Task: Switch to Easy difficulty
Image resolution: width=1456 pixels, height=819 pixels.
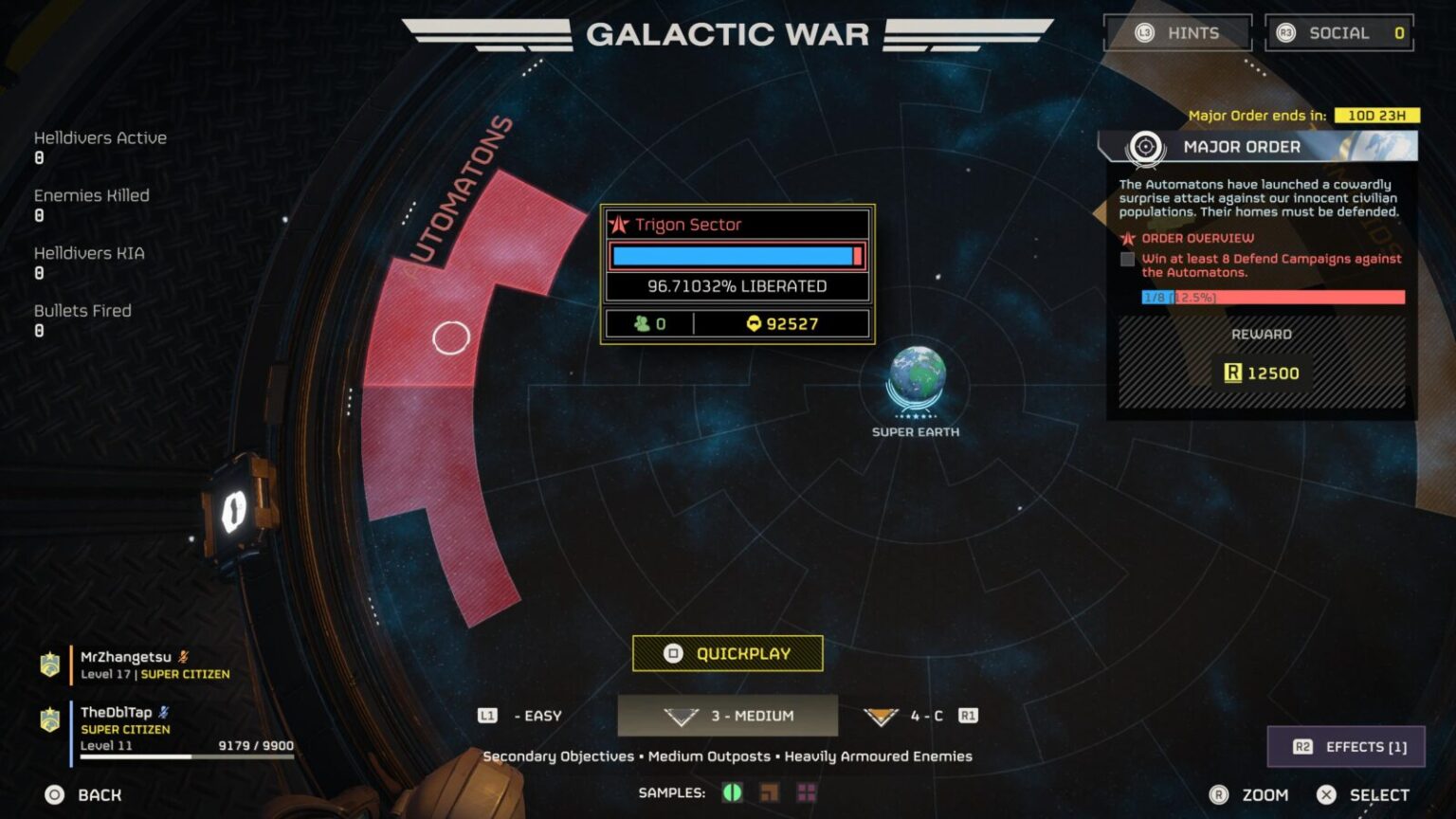Action: coord(521,716)
